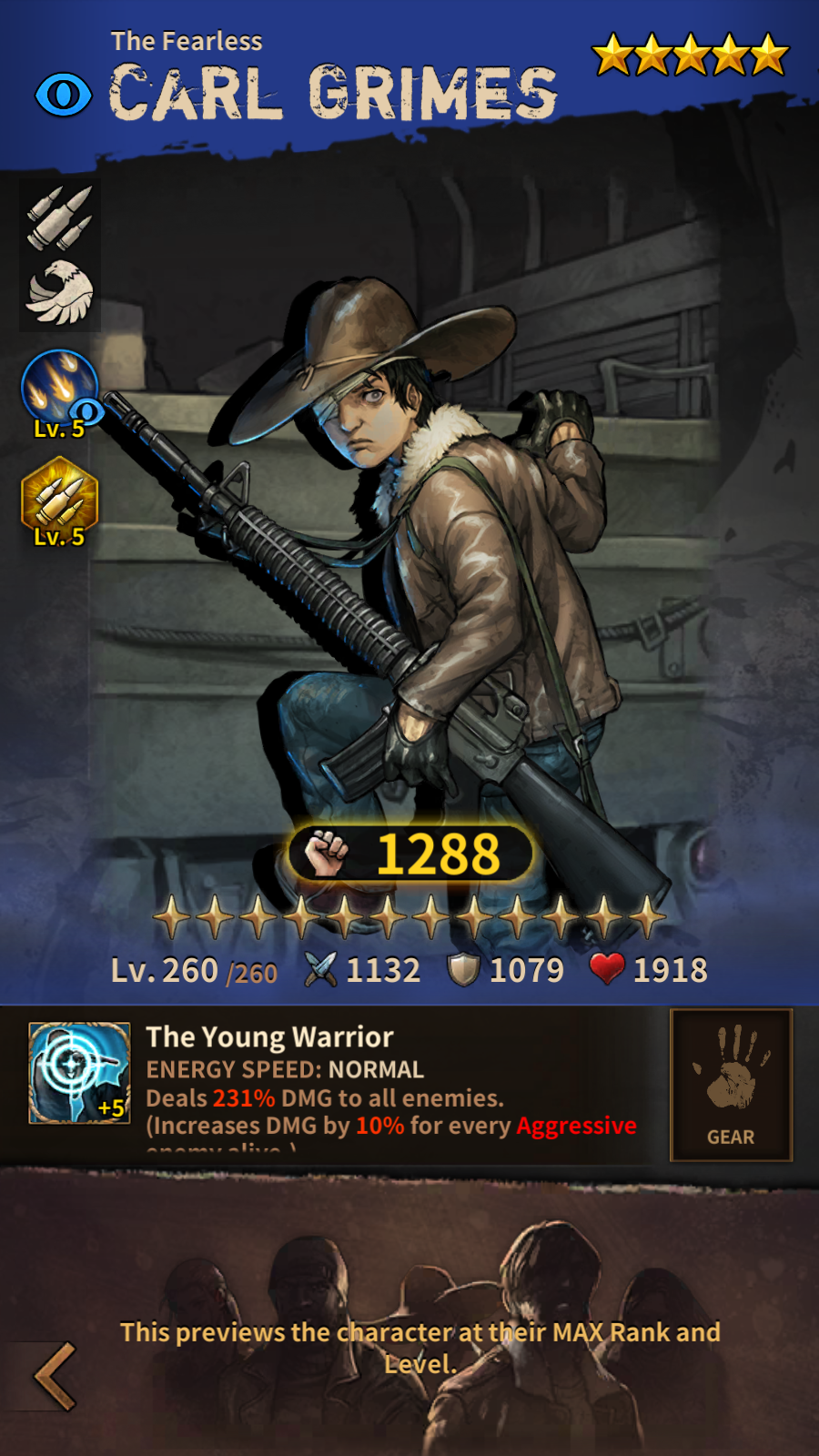The image size is (819, 1456).
Task: Tap The Young Warrior skill icon
Action: (x=79, y=1073)
